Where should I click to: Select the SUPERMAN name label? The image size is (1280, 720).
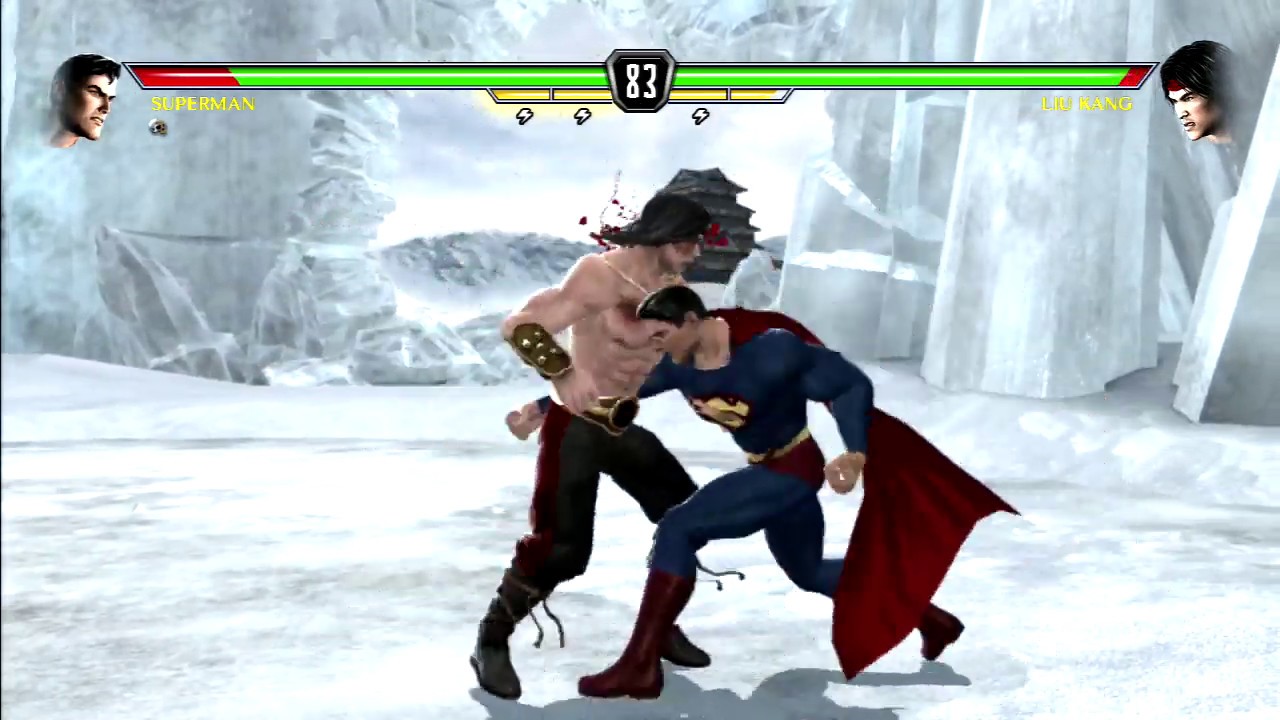(x=202, y=104)
